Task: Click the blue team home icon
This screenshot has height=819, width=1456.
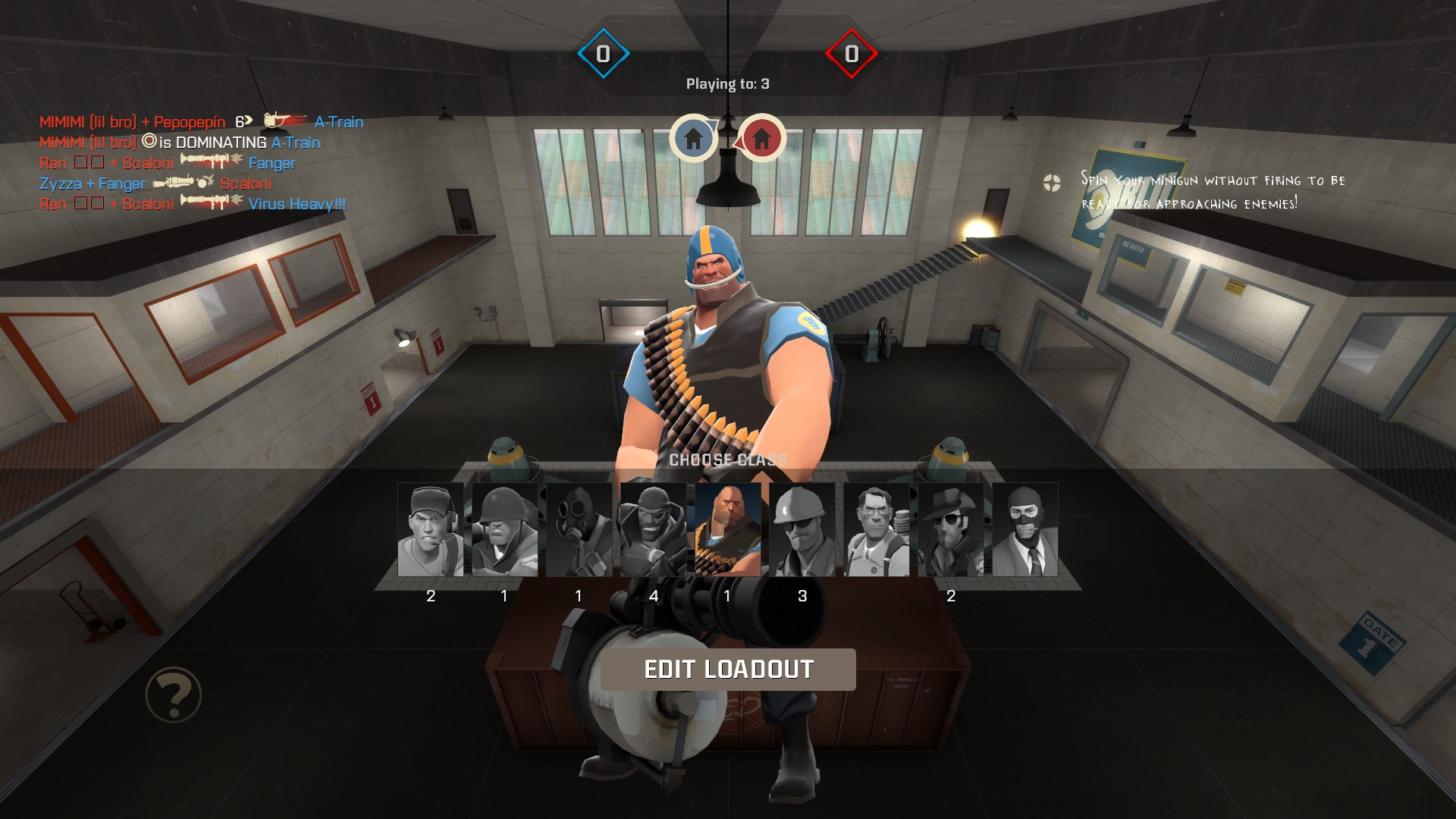Action: (x=695, y=137)
